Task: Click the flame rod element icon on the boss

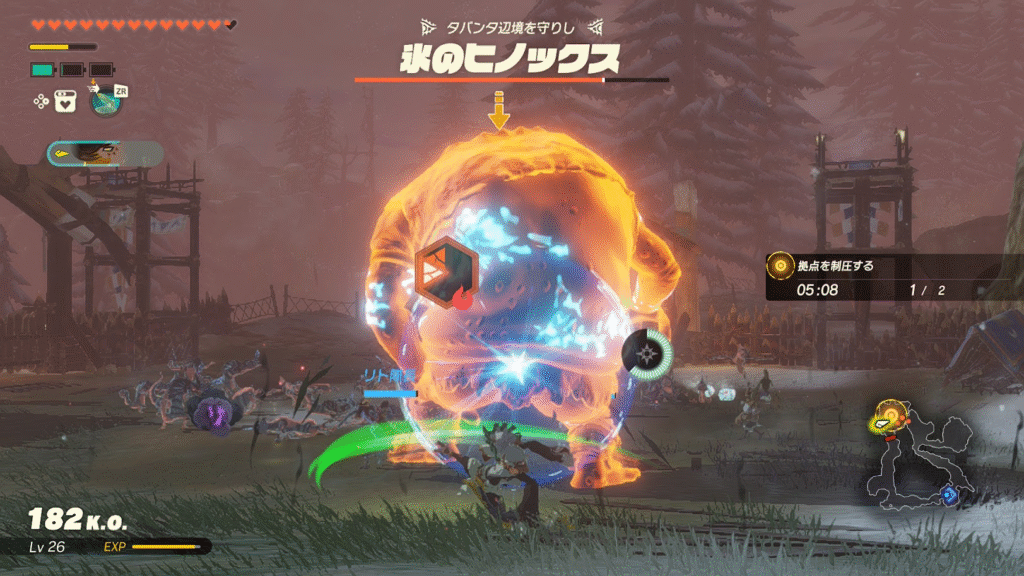Action: 446,269
